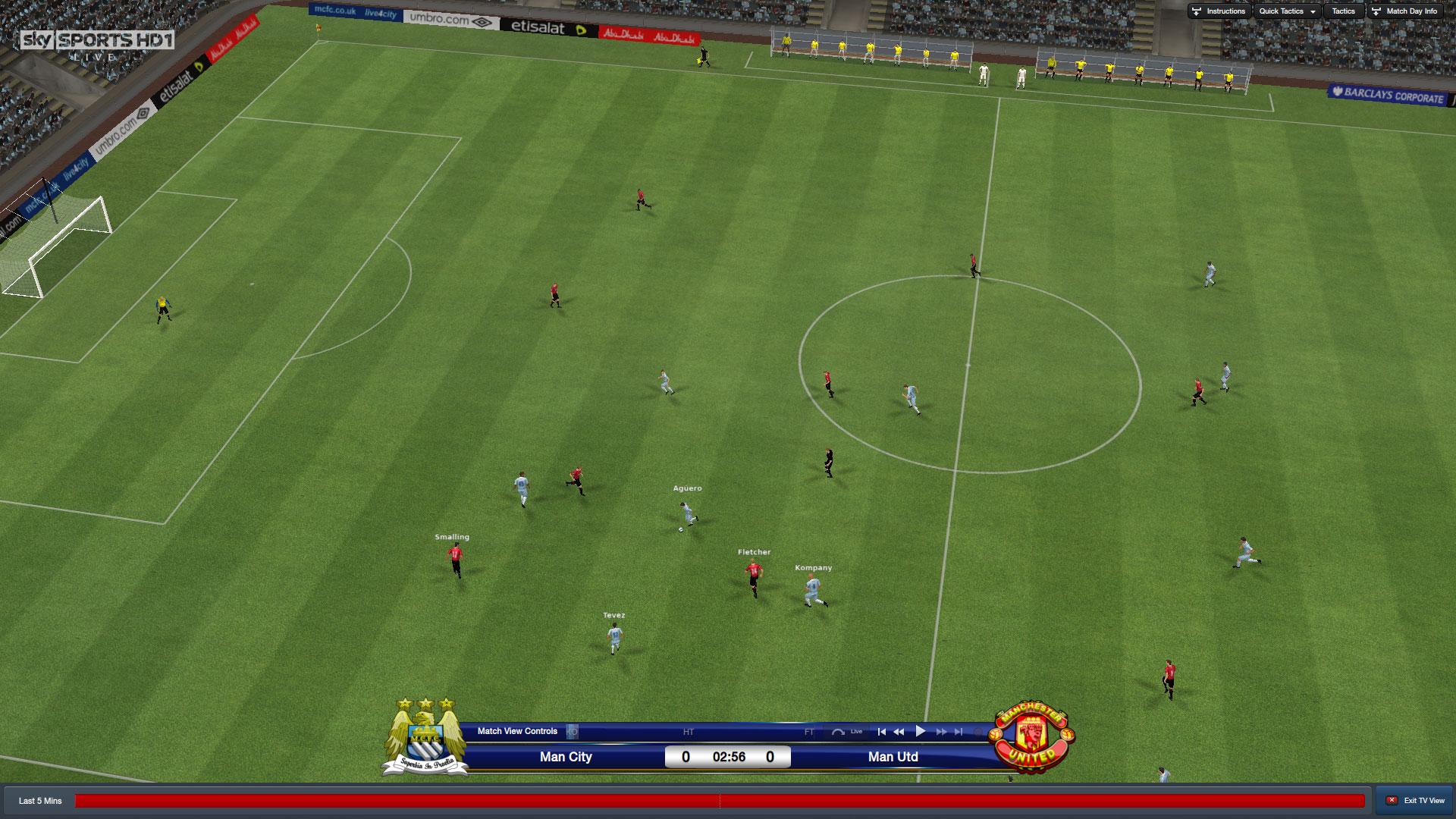Skip to the end of the highlight
The height and width of the screenshot is (819, 1456).
[959, 732]
